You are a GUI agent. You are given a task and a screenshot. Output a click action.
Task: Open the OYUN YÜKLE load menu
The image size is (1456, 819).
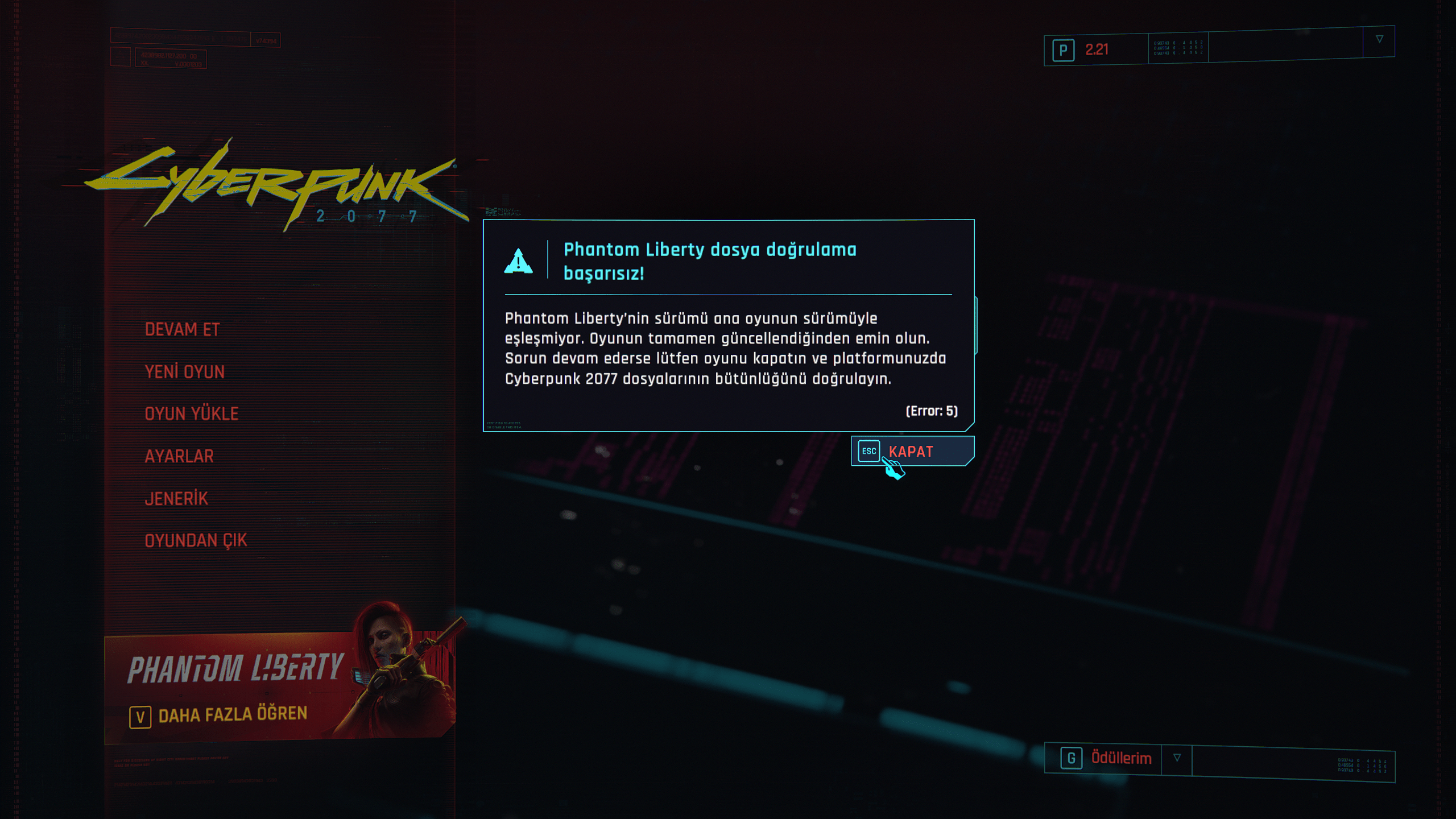coord(192,414)
